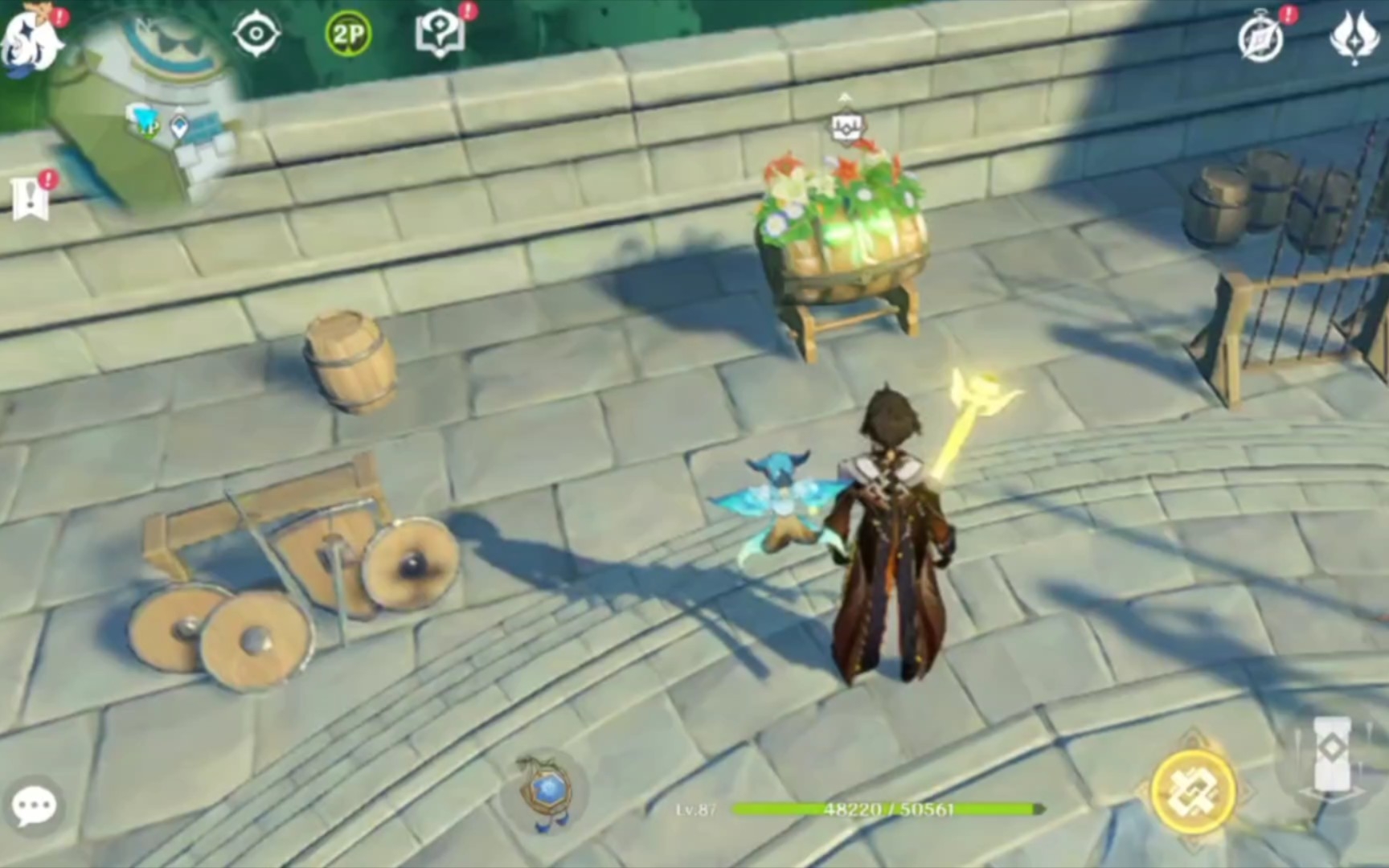Open the quest bookmark icon
This screenshot has height=868, width=1389.
tap(31, 197)
